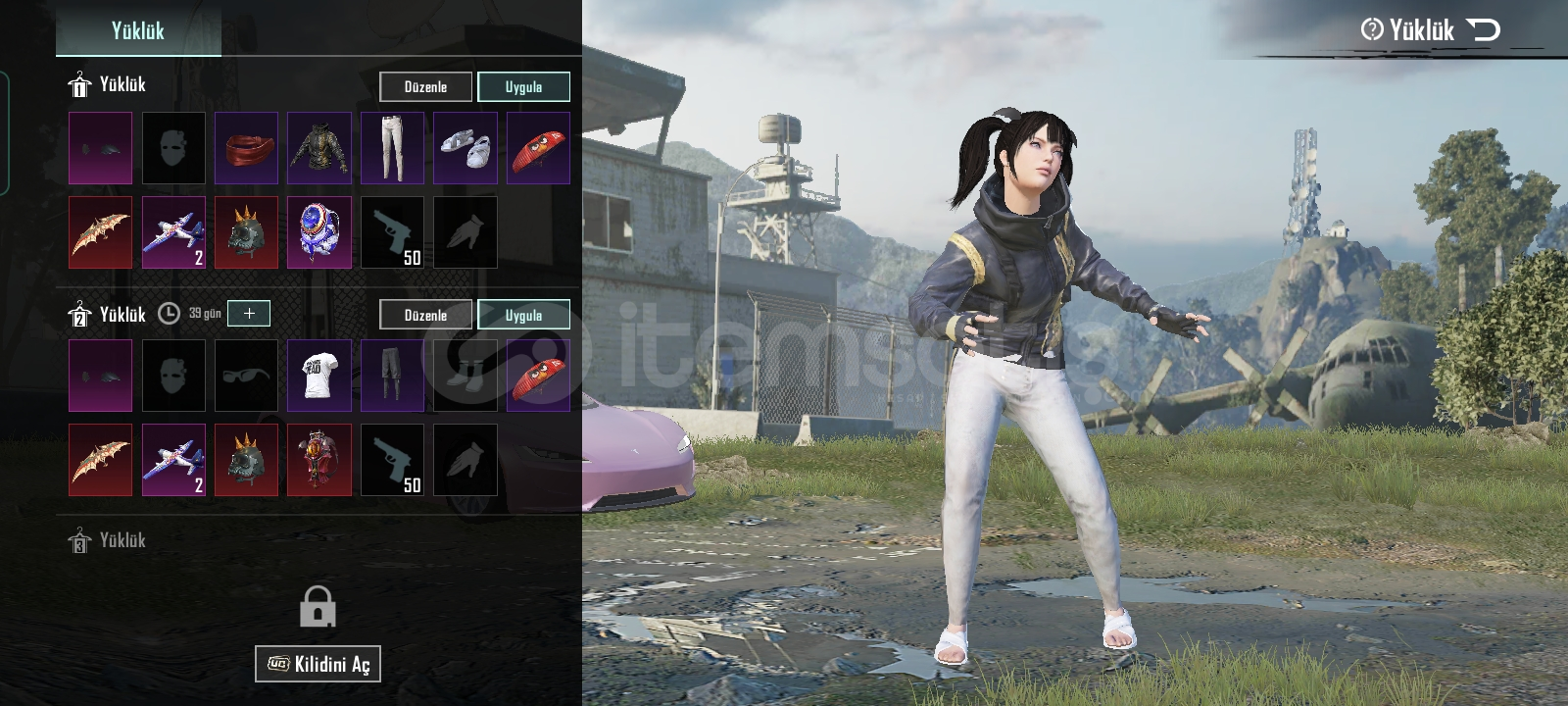Viewport: 1568px width, 706px height.
Task: Select the red scarf mask slot
Action: [246, 148]
